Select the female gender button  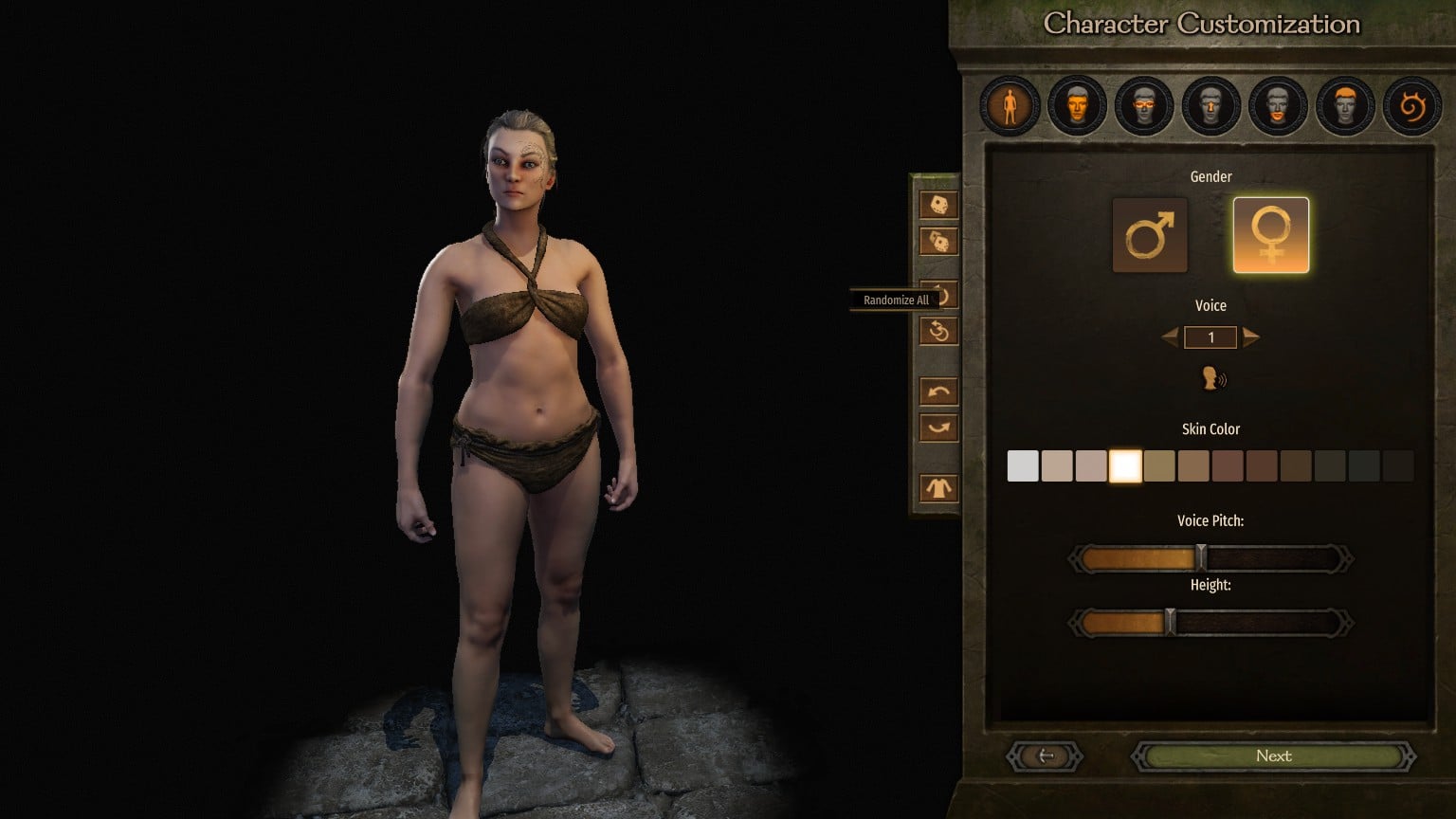pos(1270,235)
